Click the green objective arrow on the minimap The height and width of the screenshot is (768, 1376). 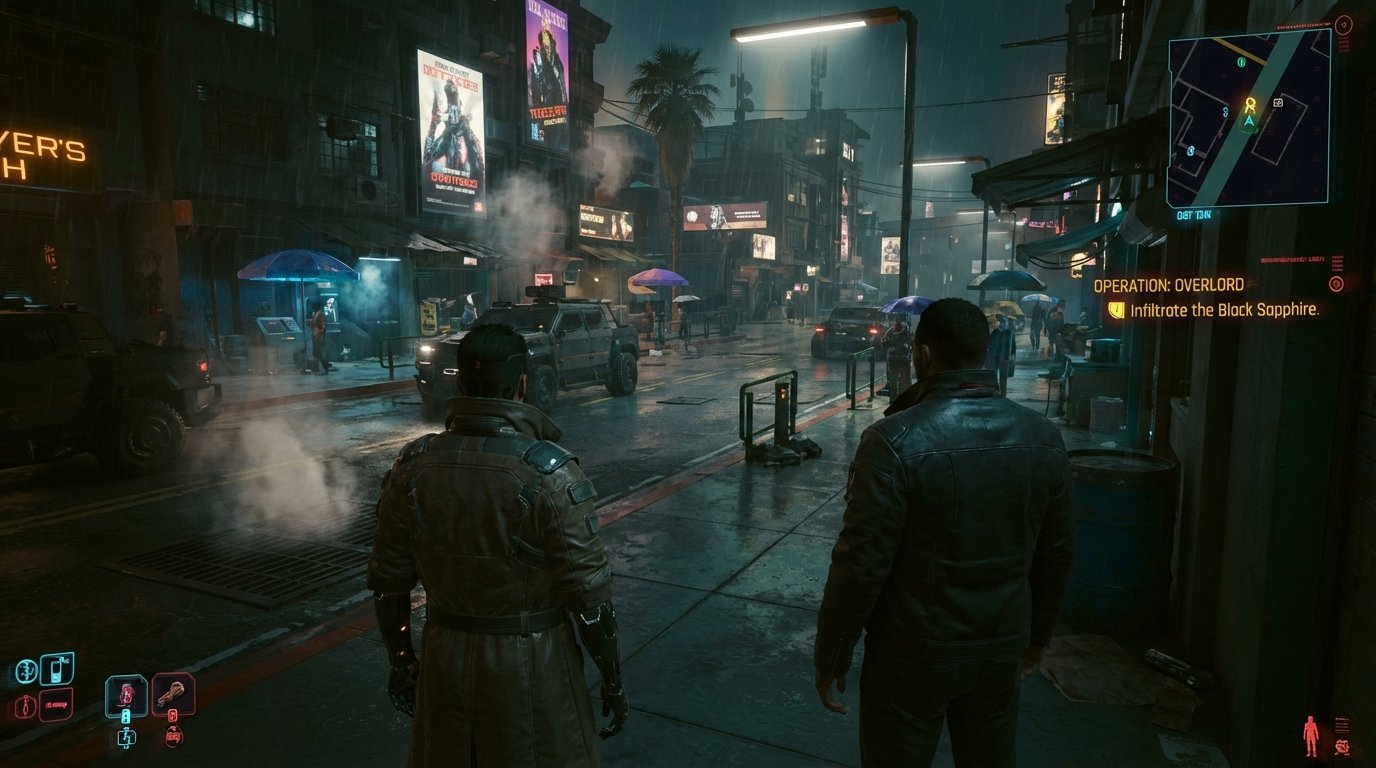point(1250,122)
